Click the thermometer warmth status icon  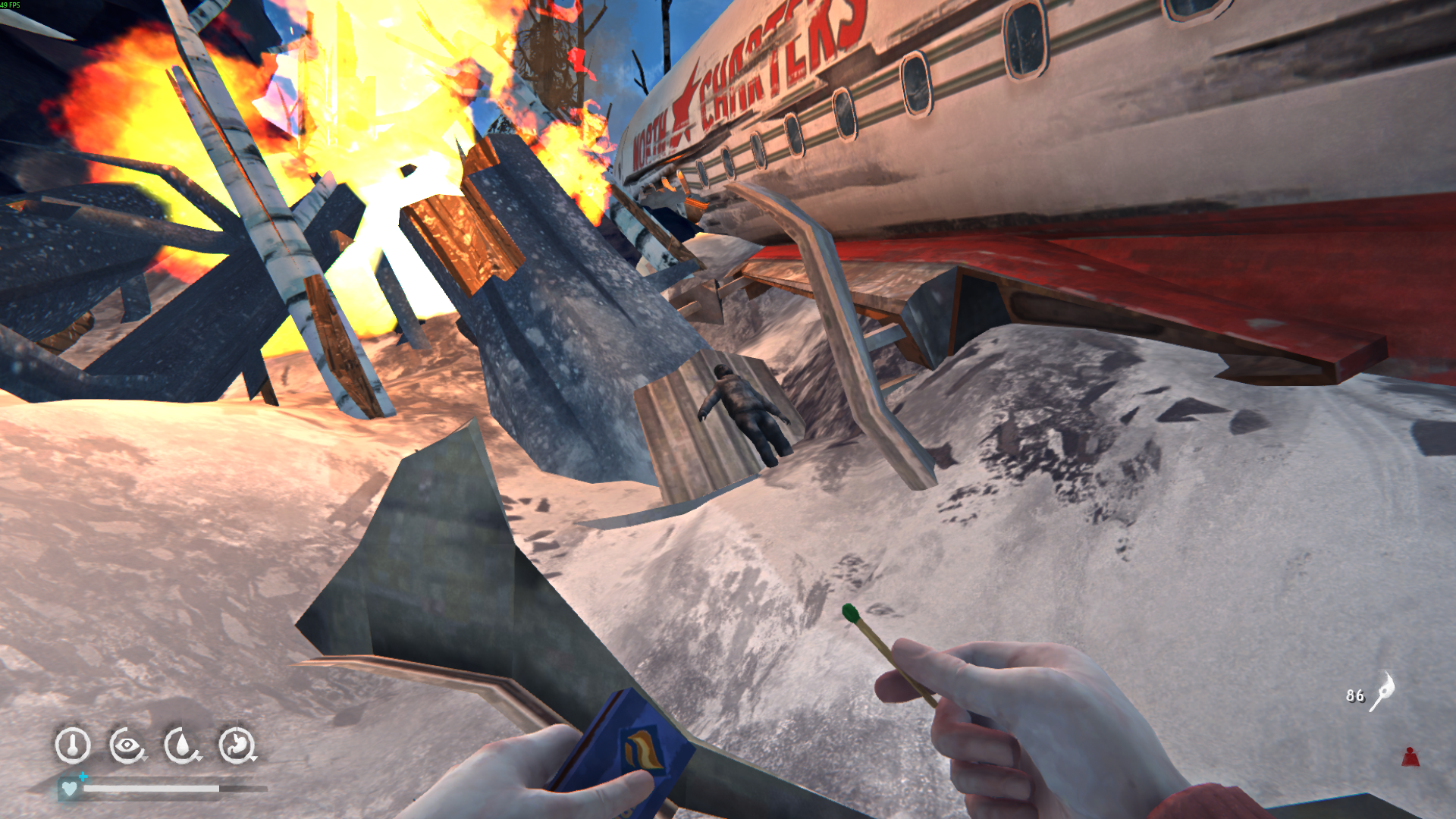73,745
